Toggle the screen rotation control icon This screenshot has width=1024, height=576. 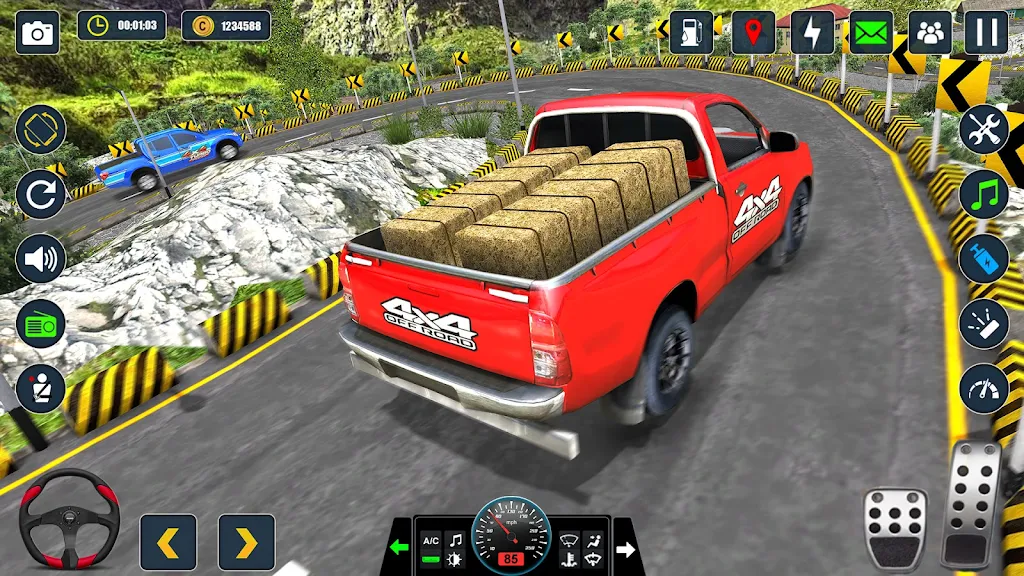(41, 129)
